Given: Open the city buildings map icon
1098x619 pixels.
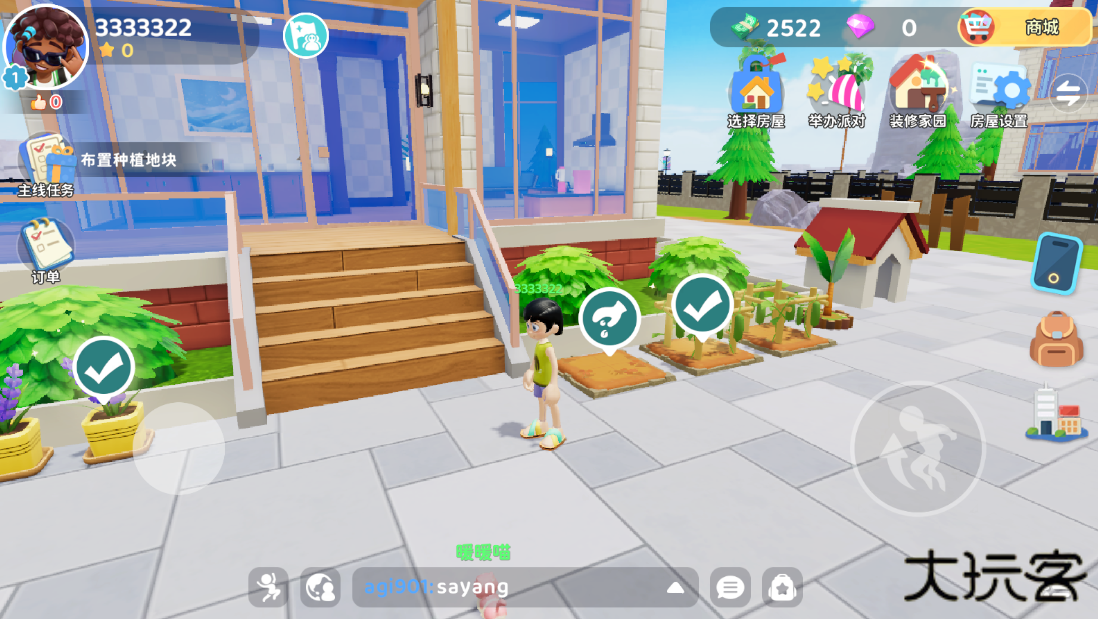Looking at the screenshot, I should coord(1056,413).
